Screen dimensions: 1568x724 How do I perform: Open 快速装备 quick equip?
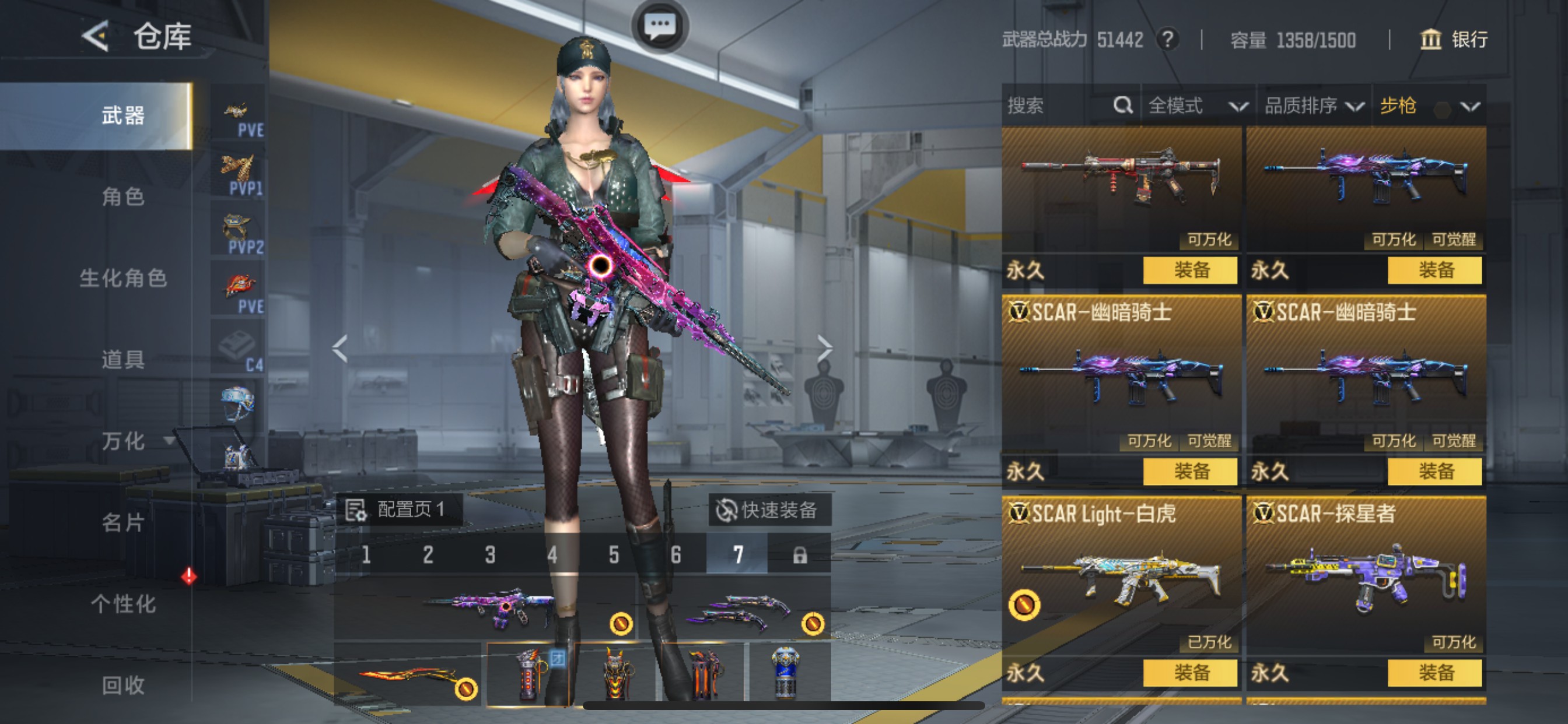[768, 510]
